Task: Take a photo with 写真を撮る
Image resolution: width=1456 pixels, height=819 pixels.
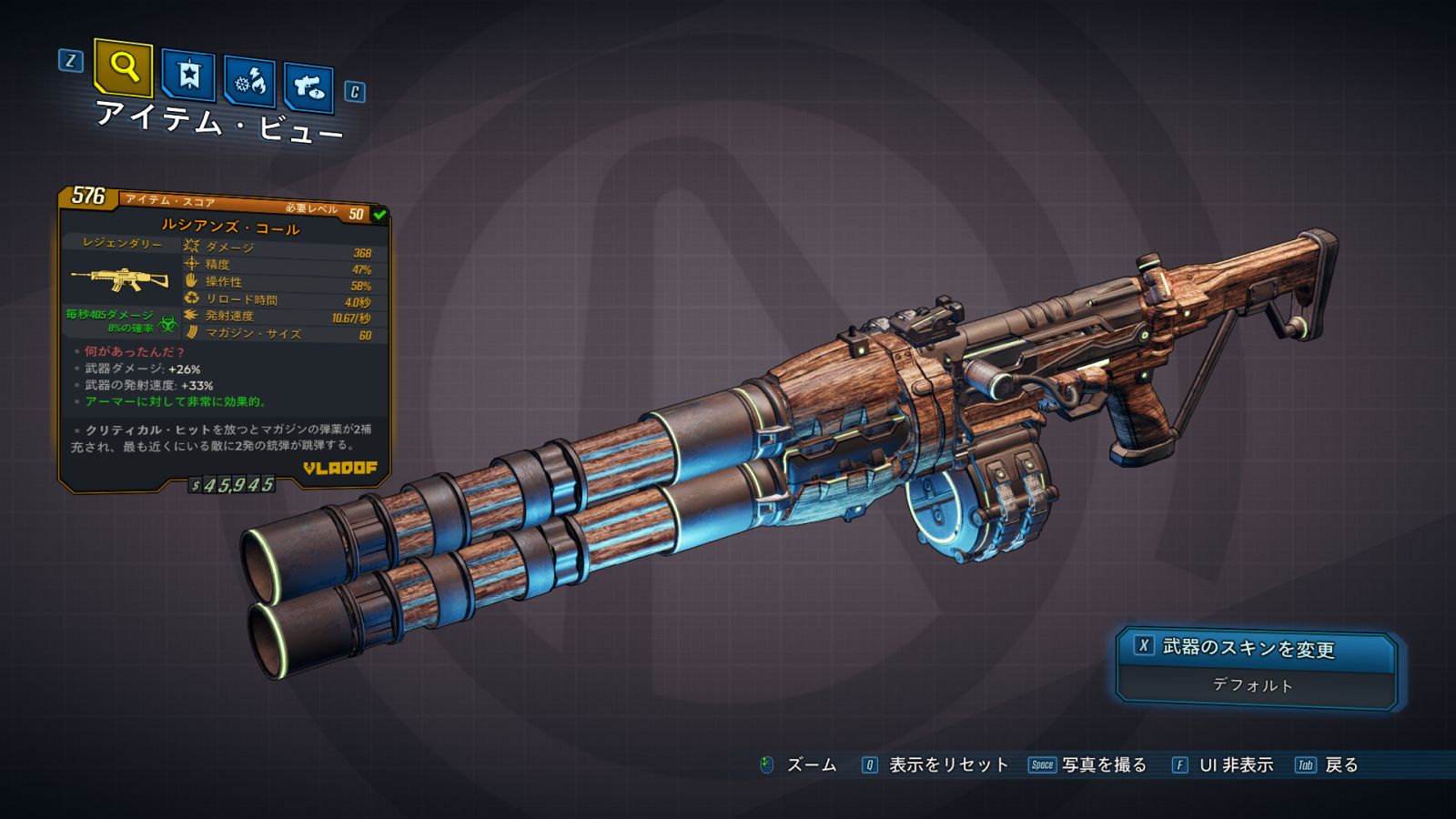Action: pos(1103,765)
